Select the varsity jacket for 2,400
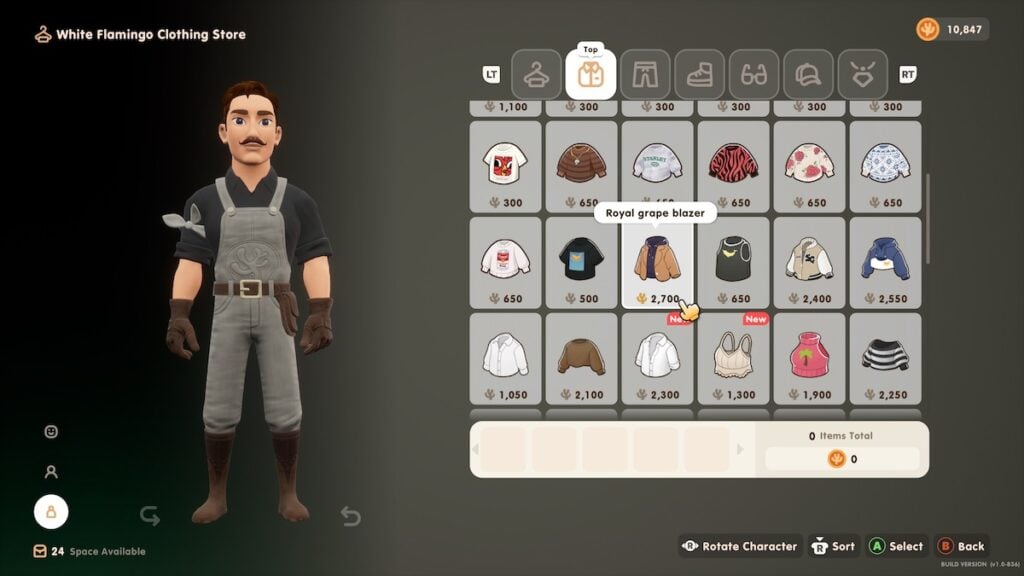 point(809,262)
